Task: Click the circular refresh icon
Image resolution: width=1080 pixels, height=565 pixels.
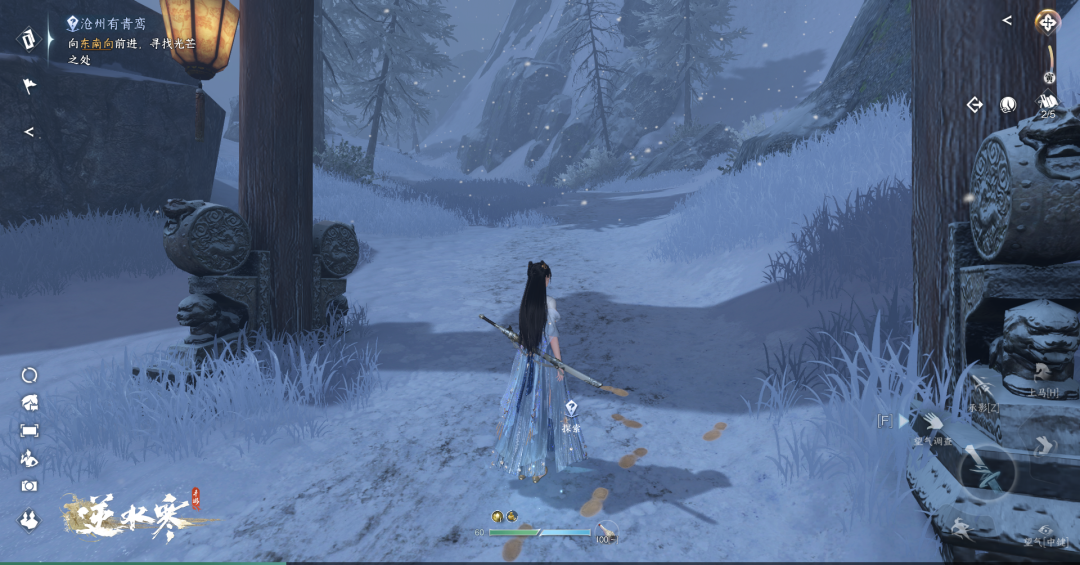Action: click(29, 375)
